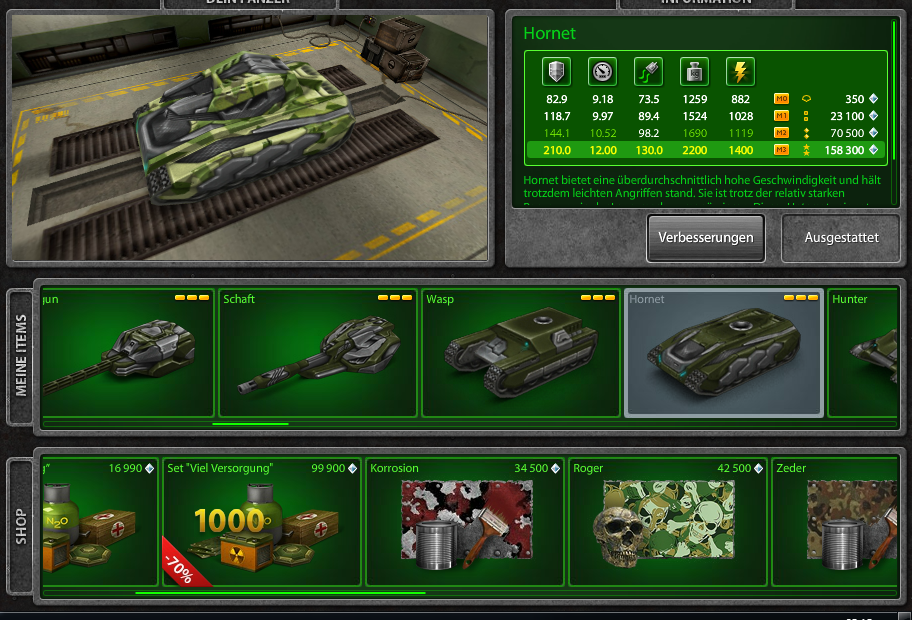The height and width of the screenshot is (620, 912).
Task: Pick the M2 upgrade row for 70 500
Action: [704, 133]
